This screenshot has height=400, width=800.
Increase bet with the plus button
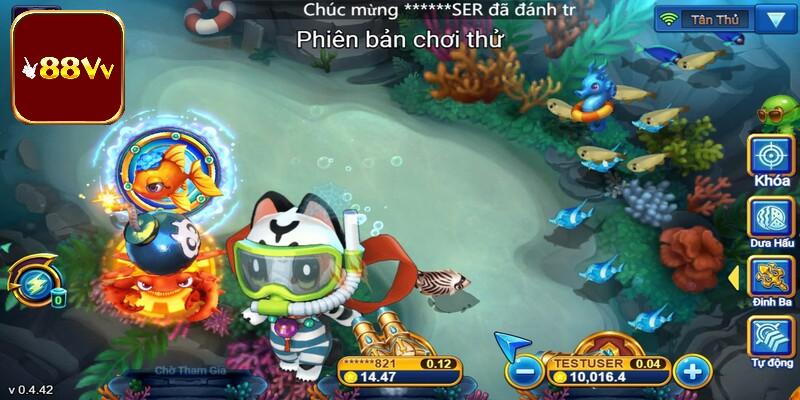(x=691, y=372)
